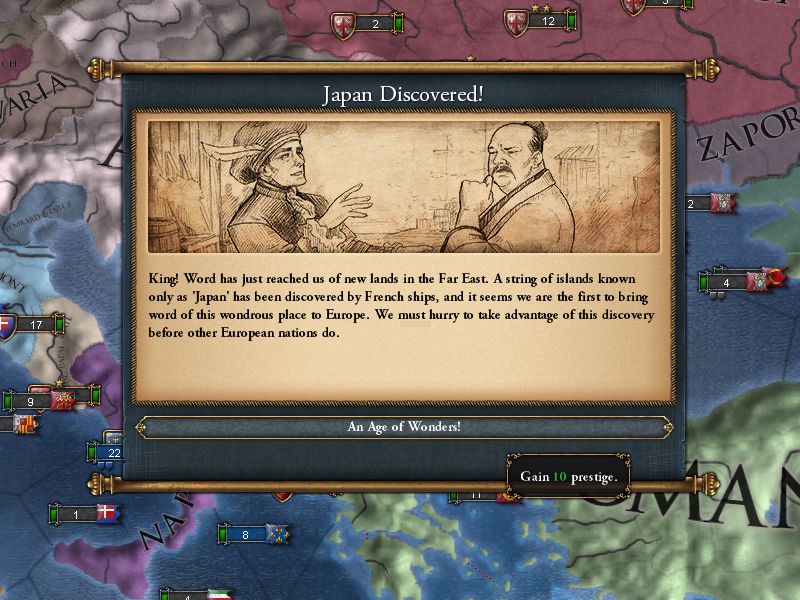800x600 pixels.
Task: Select the army counter showing 1
Action: tap(77, 514)
